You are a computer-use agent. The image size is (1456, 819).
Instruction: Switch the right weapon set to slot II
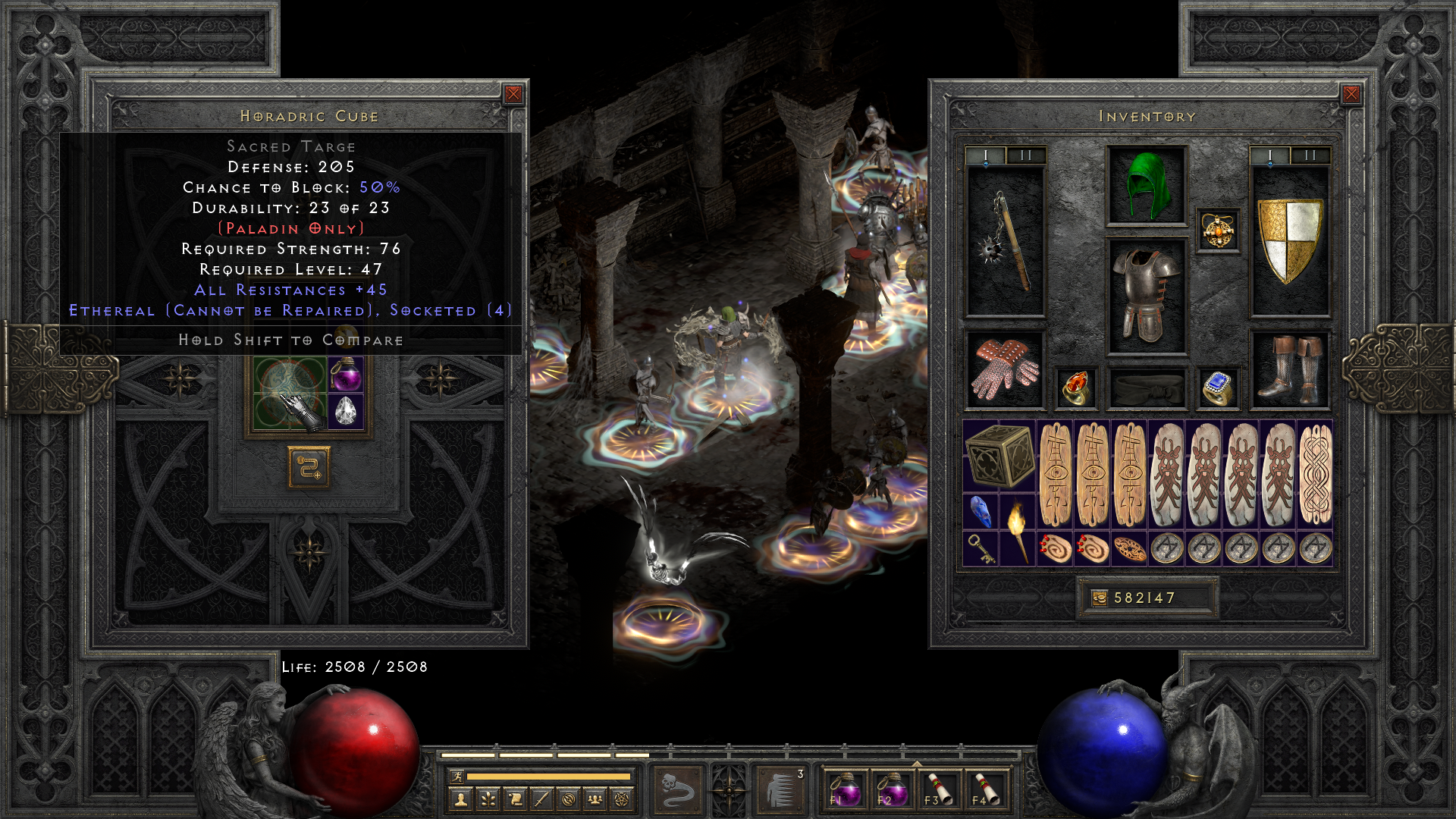tap(1310, 154)
